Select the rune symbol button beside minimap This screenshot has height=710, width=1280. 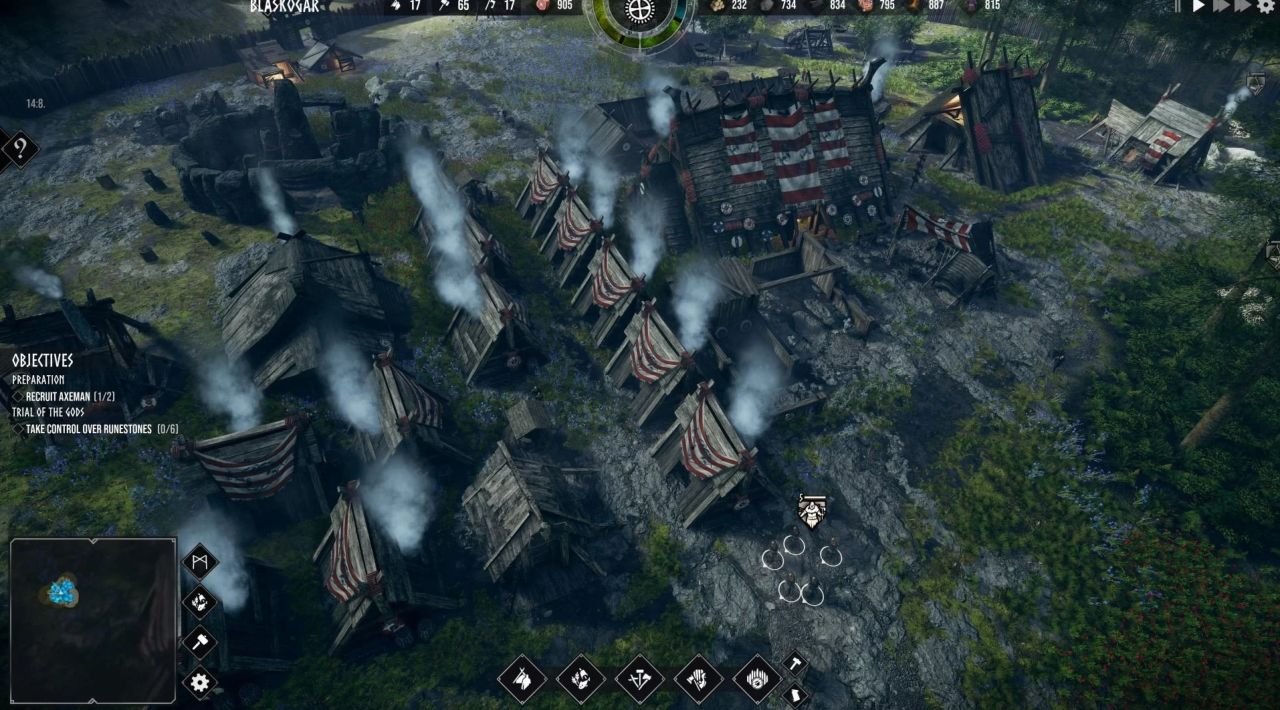coord(200,561)
